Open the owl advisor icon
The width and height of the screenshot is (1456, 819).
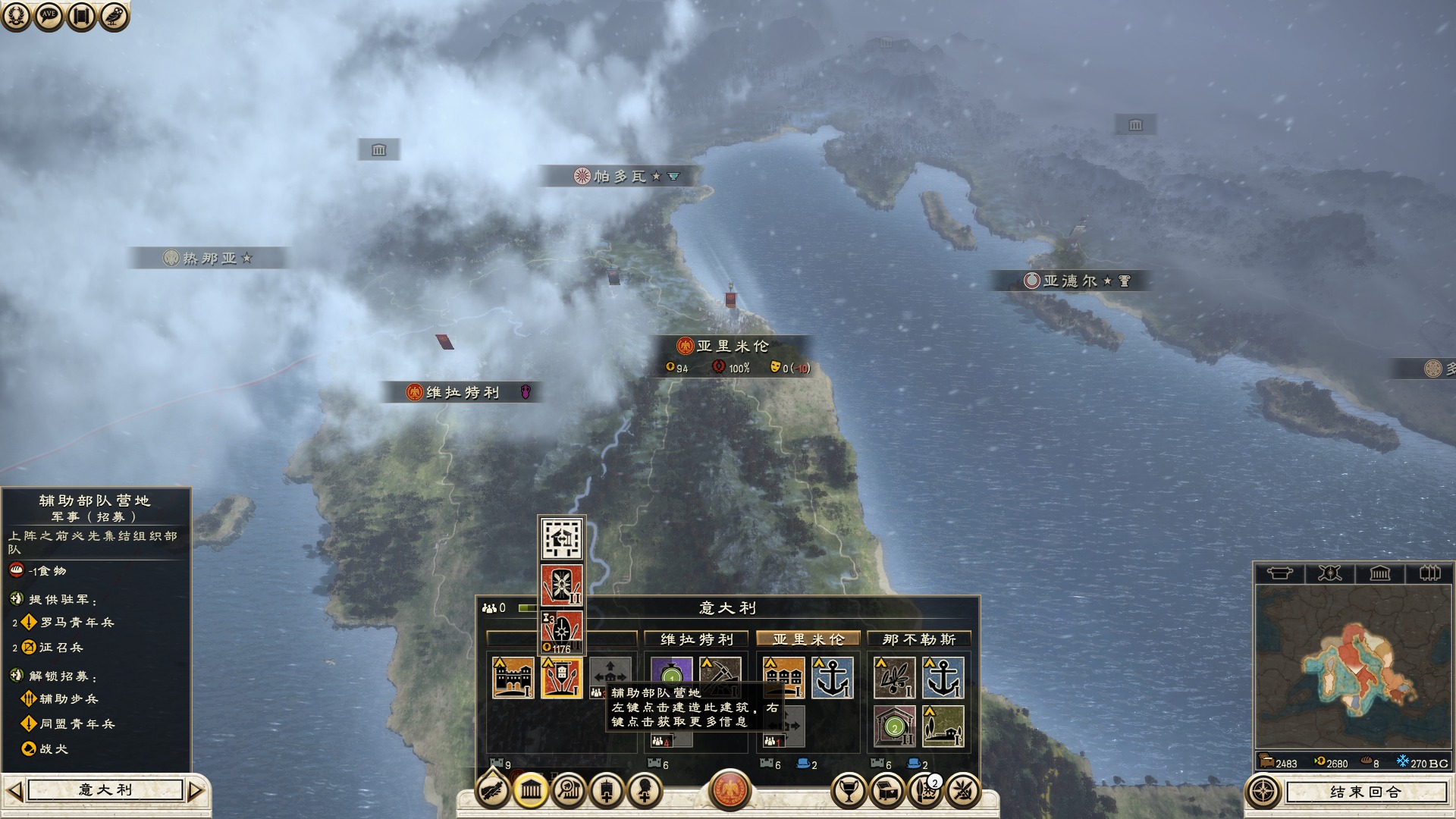point(114,15)
